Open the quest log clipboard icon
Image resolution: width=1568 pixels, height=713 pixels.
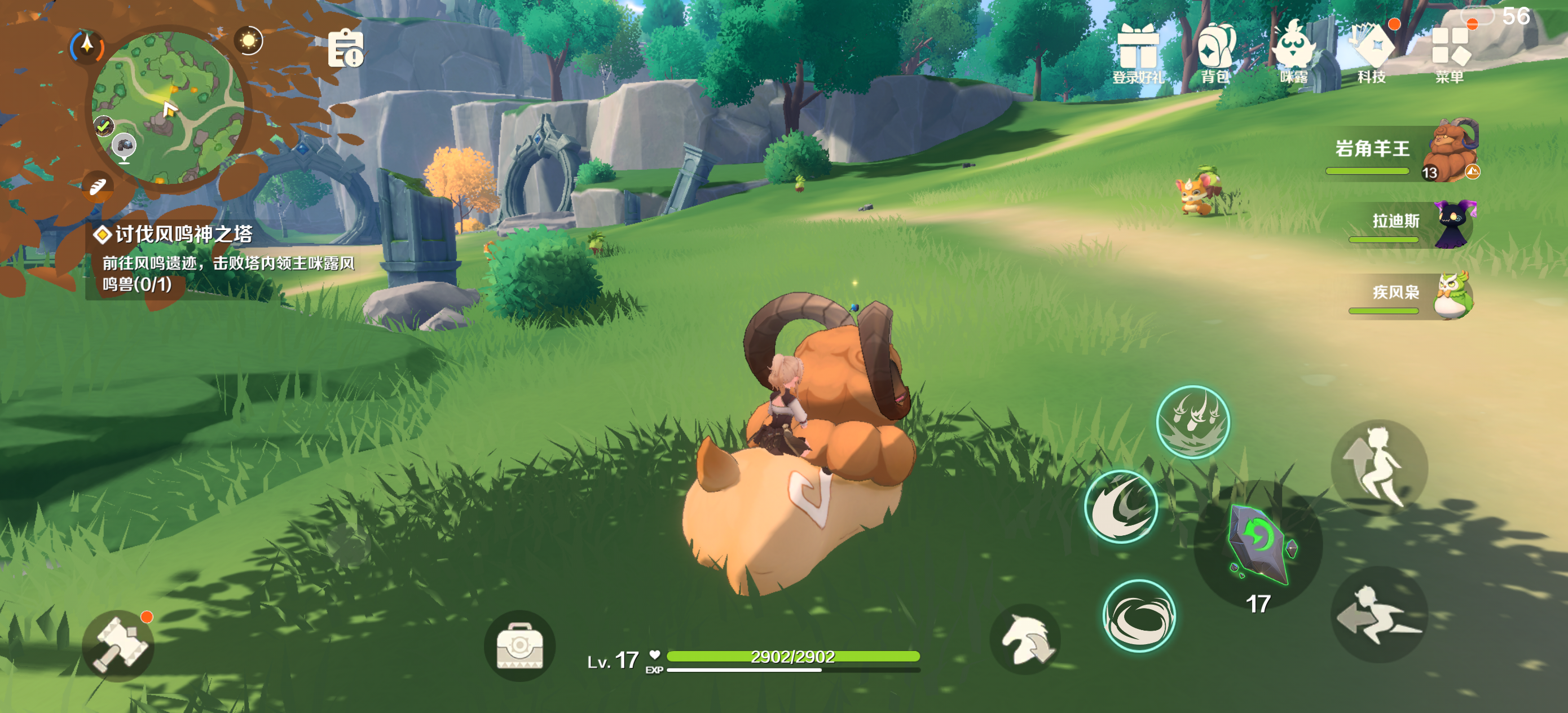[345, 49]
